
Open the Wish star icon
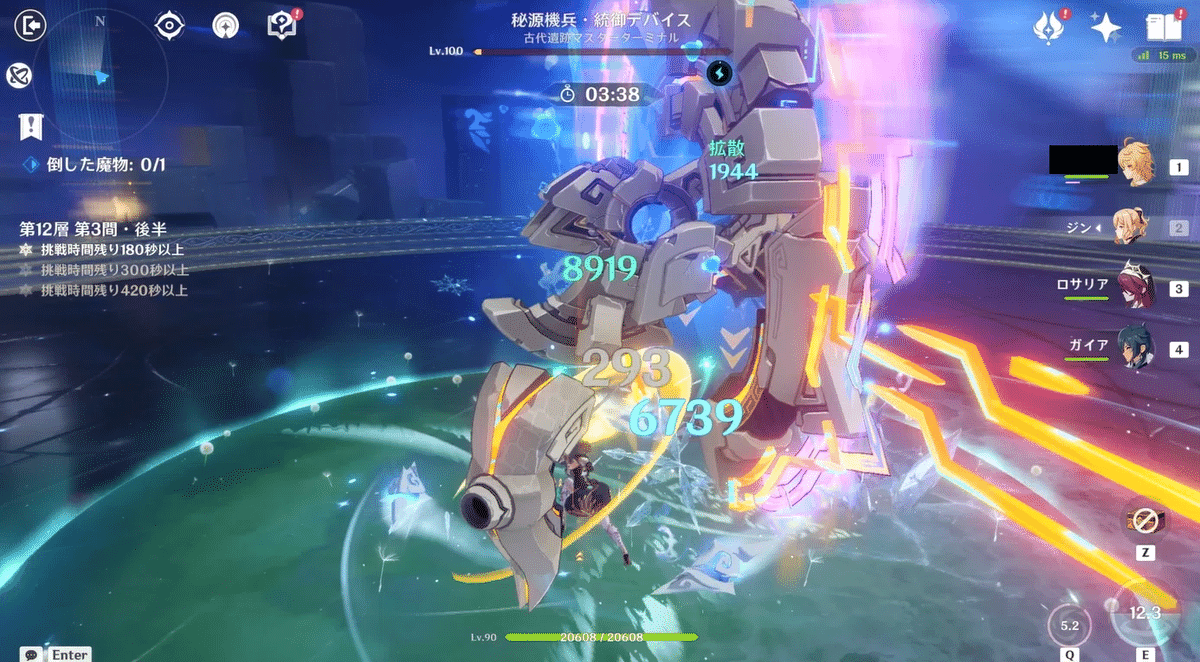(1105, 28)
